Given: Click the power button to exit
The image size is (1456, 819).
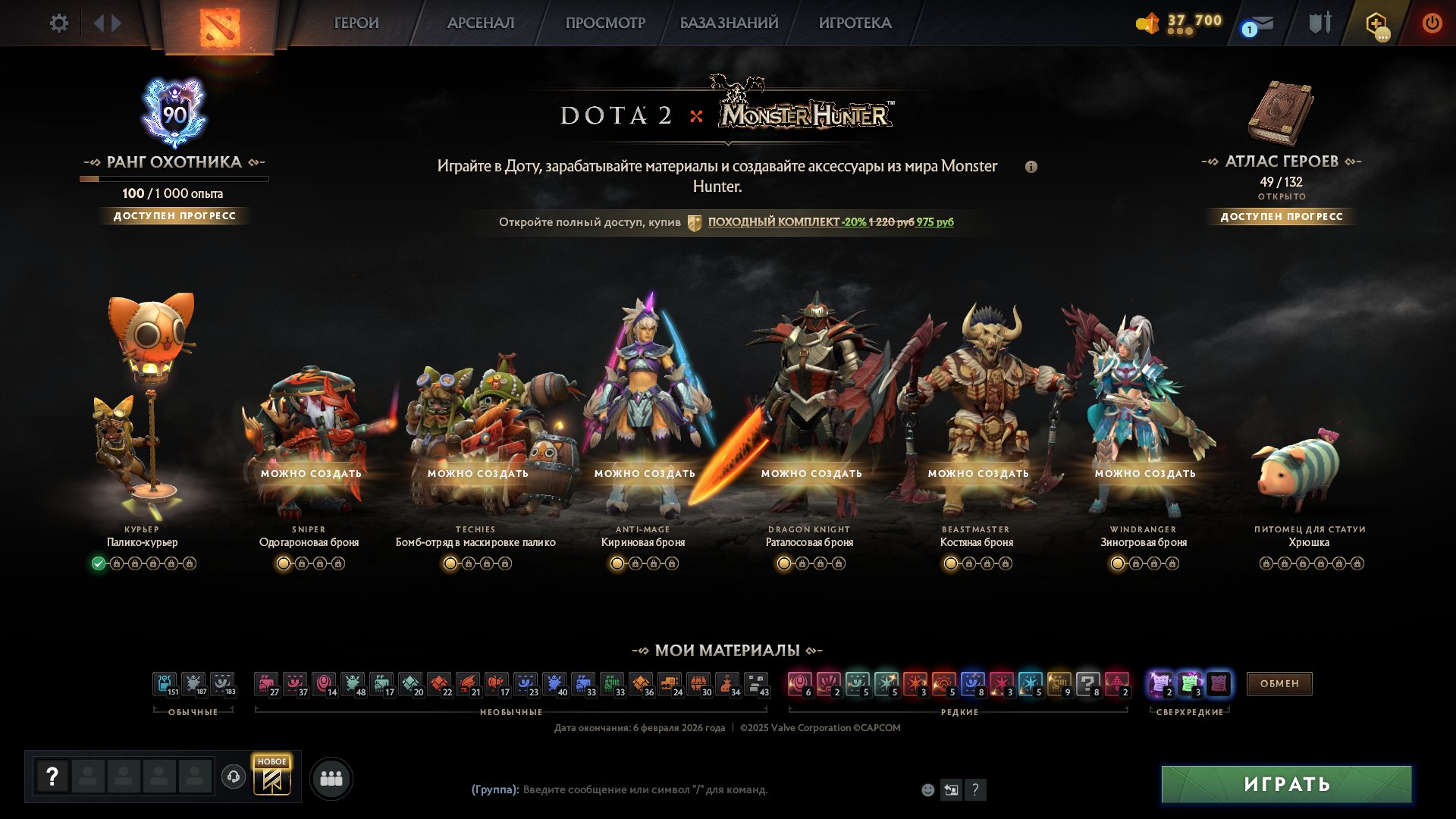Looking at the screenshot, I should coord(1432,24).
